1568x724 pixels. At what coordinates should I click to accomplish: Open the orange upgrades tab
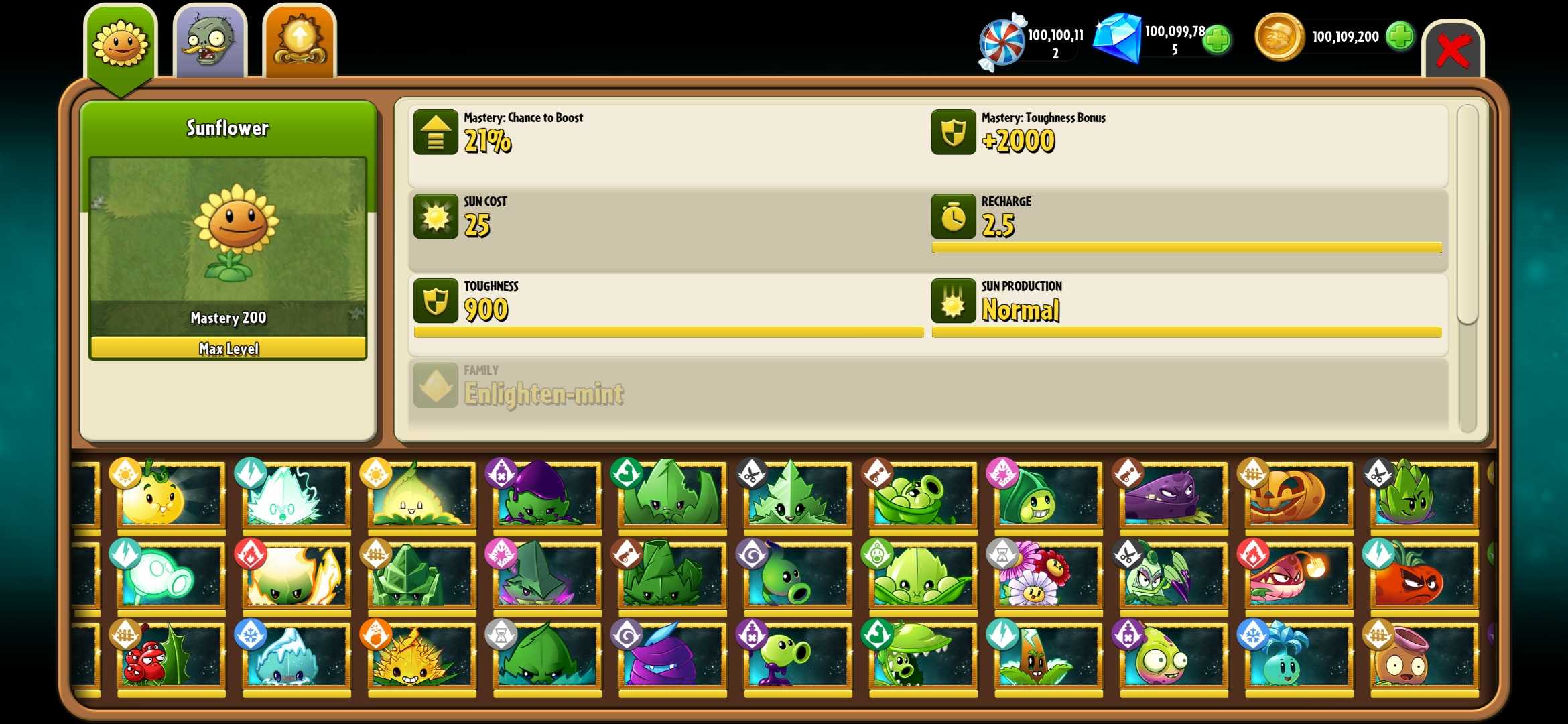click(299, 42)
